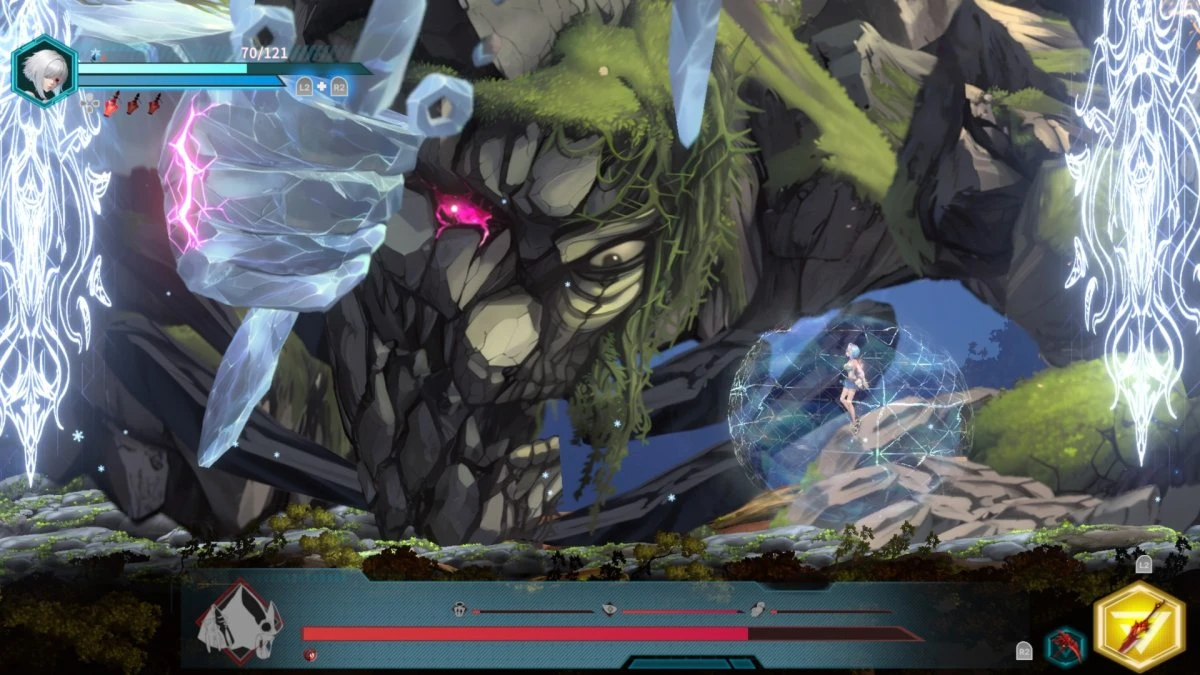Activate the golden hexagon red sword skill
This screenshot has width=1200, height=675.
[x=1138, y=626]
